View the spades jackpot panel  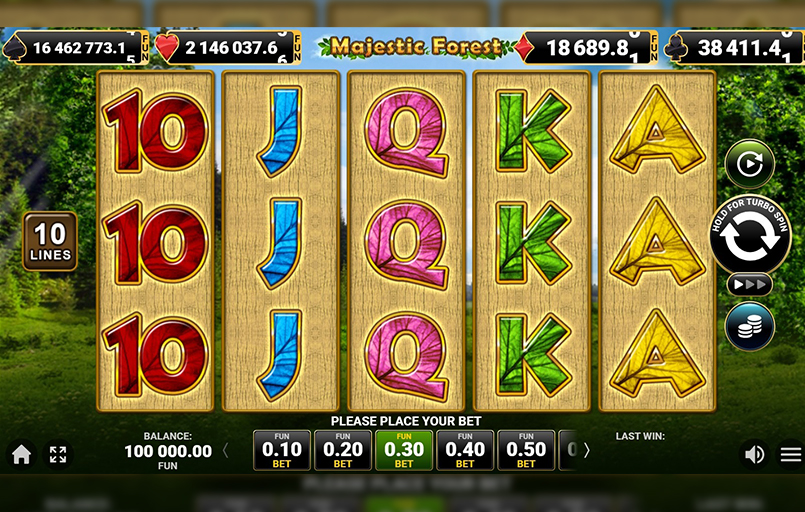click(77, 47)
